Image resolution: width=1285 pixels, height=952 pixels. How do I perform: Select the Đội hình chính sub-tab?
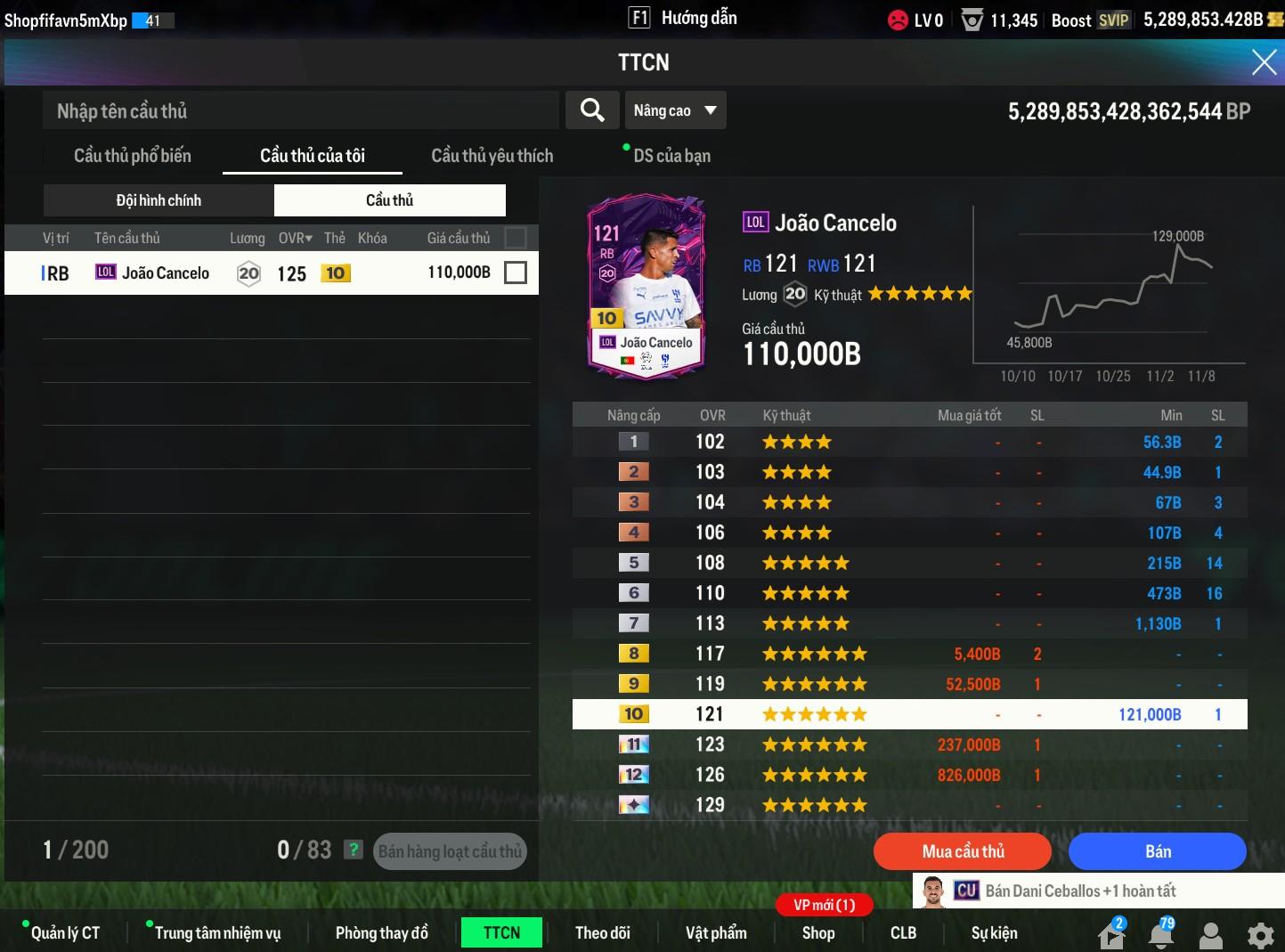coord(159,200)
